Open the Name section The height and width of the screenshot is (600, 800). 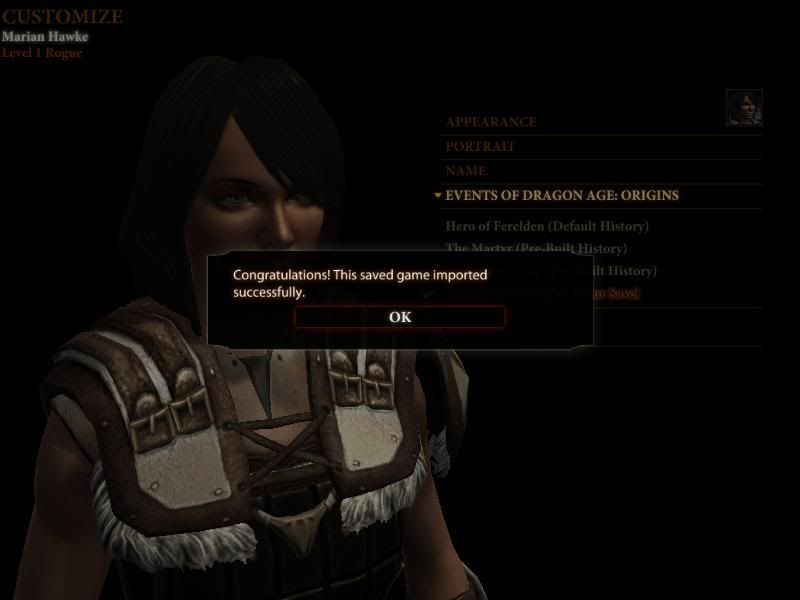[x=466, y=171]
